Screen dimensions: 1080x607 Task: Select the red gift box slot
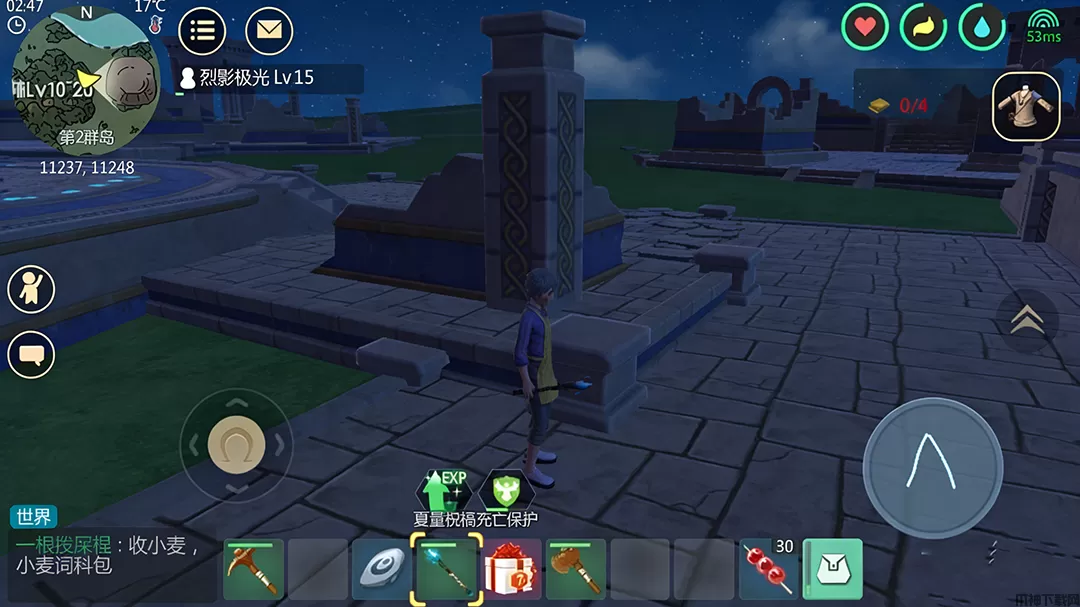tap(512, 569)
